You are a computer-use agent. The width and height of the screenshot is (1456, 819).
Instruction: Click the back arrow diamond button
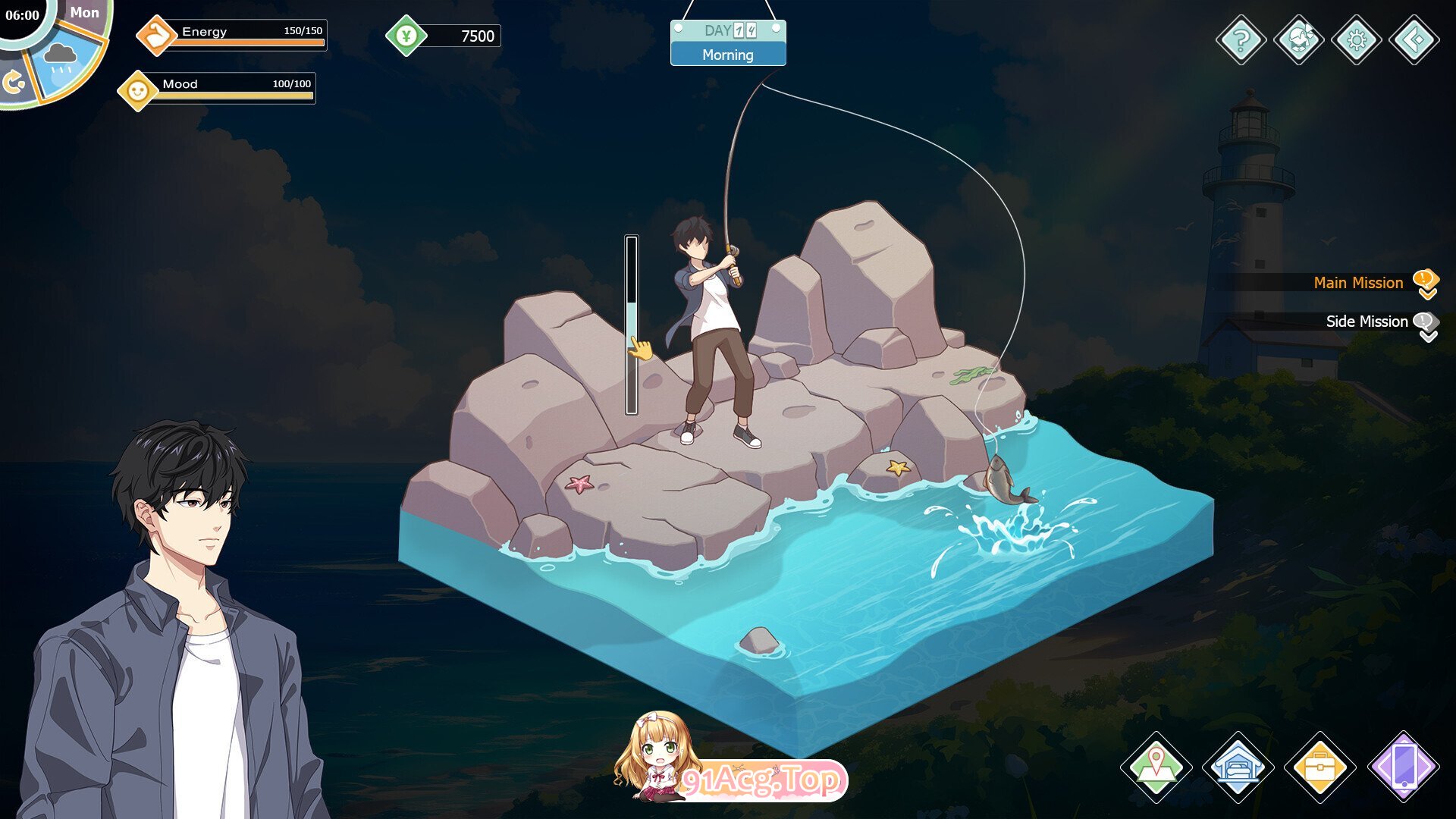[x=1414, y=39]
